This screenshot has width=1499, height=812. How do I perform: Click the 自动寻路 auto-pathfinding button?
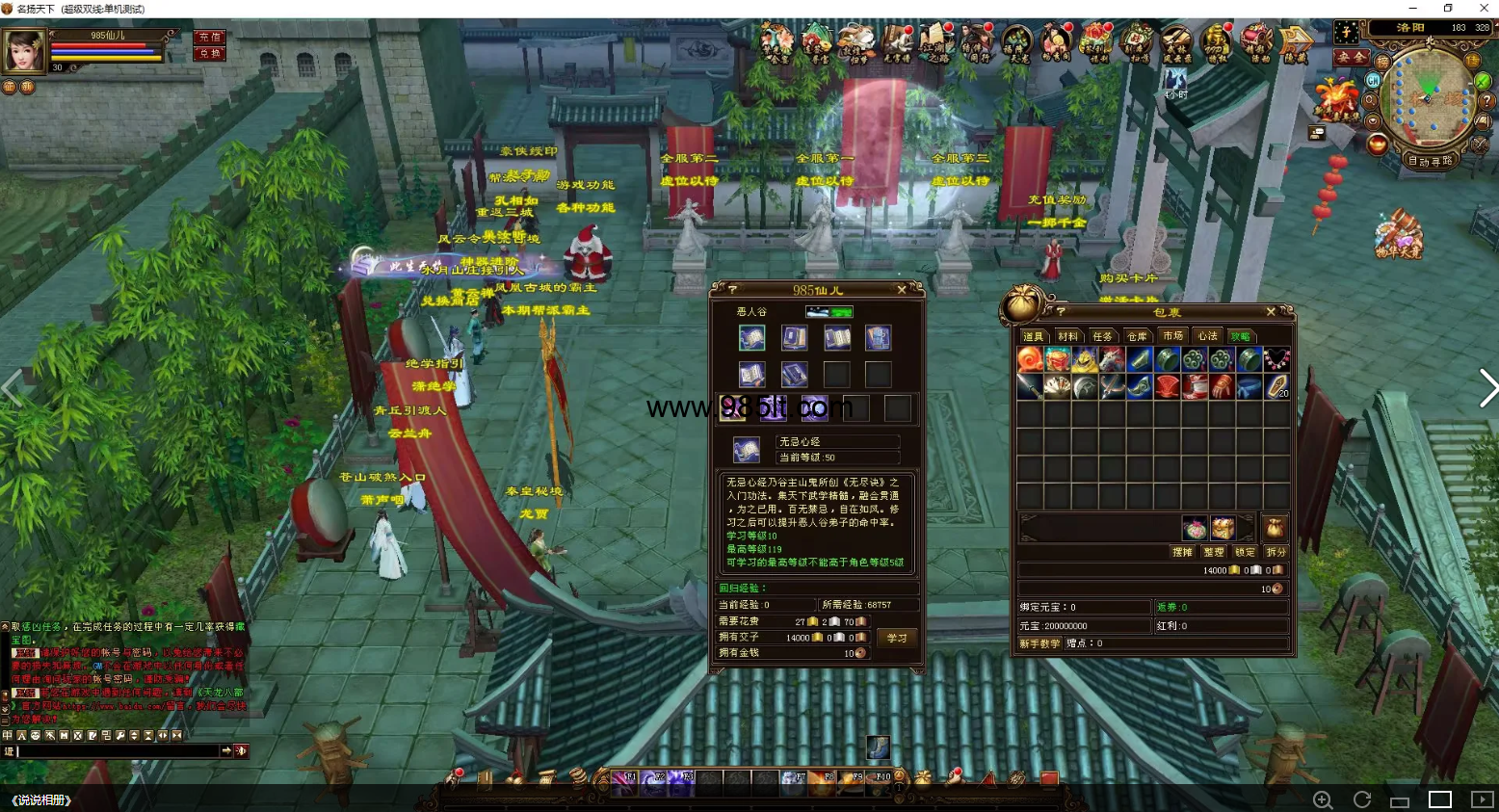tap(1430, 161)
